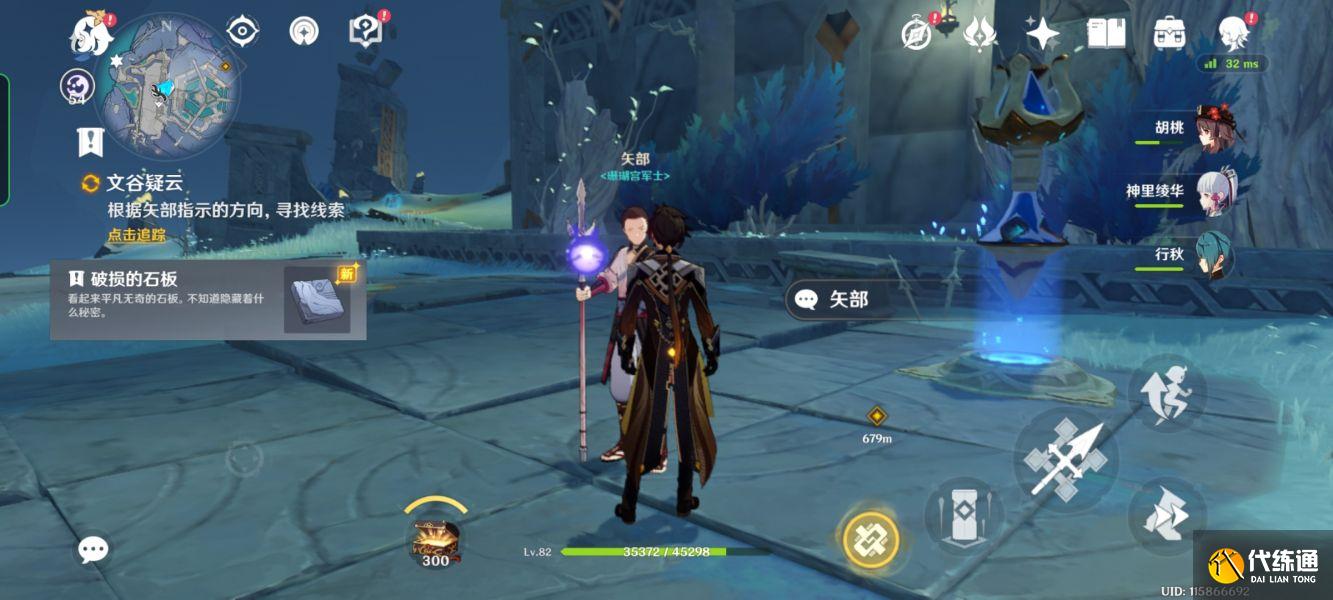Open the circular minimap
1333x600 pixels.
tap(167, 85)
